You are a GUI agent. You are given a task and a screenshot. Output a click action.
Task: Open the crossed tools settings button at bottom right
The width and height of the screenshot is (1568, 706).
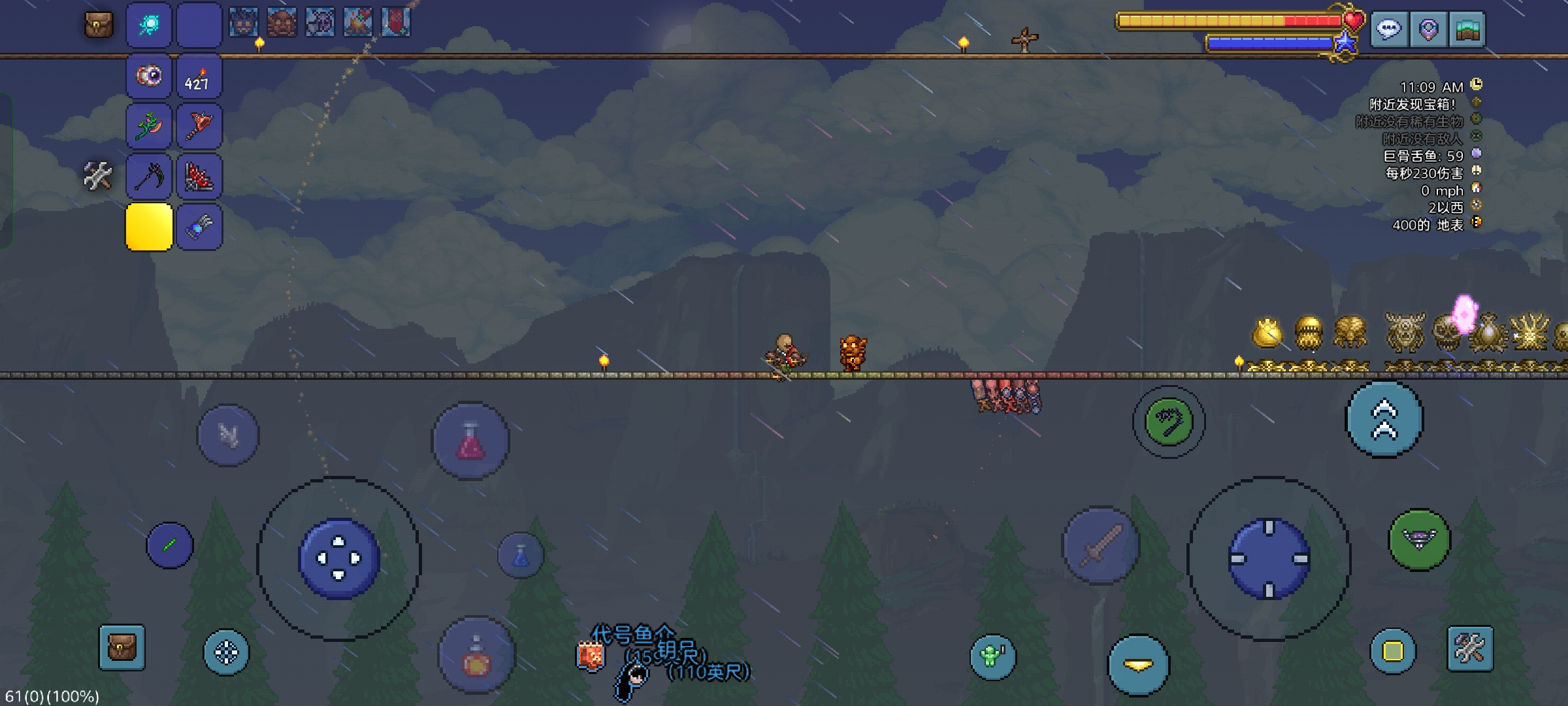pyautogui.click(x=1470, y=648)
